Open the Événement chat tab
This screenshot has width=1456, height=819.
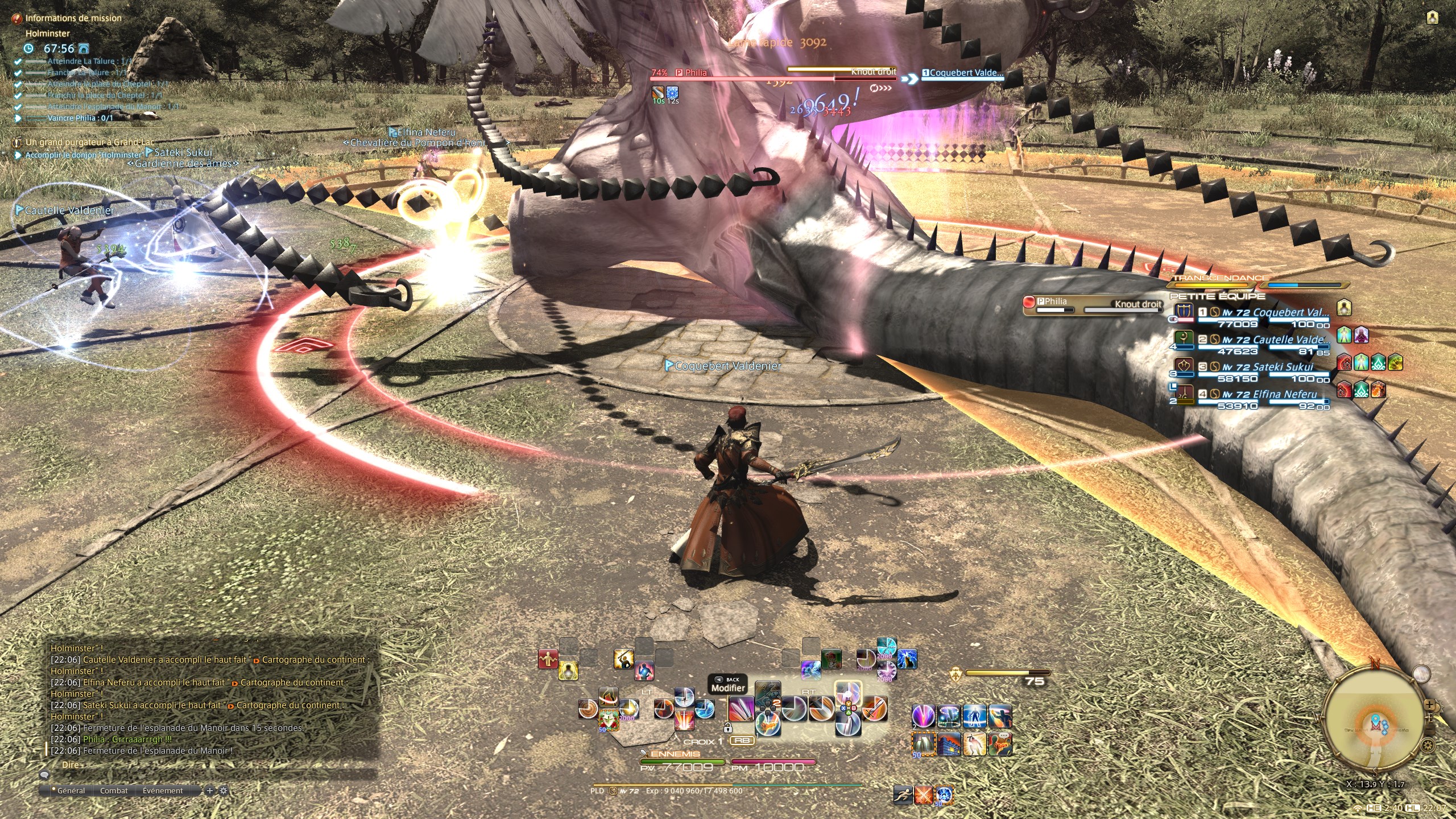coord(163,791)
